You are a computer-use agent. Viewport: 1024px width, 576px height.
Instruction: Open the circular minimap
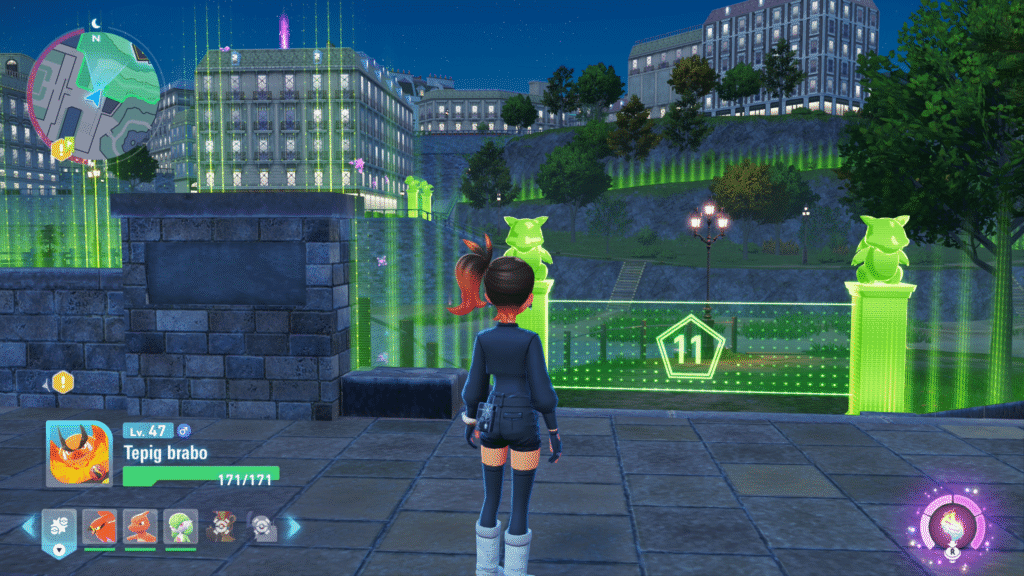pos(95,95)
